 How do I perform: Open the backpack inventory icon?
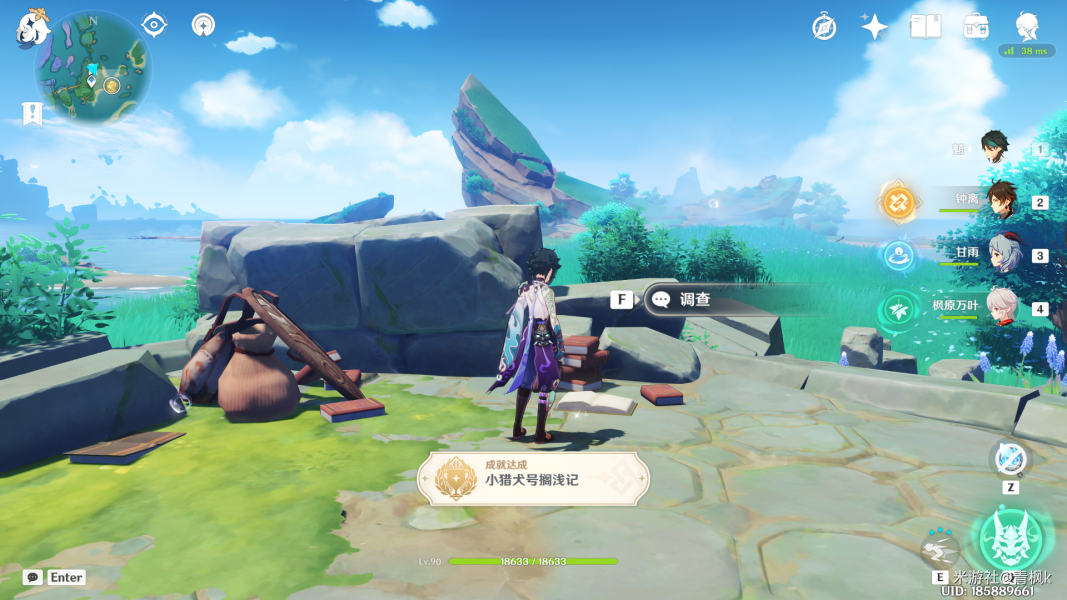tap(977, 27)
